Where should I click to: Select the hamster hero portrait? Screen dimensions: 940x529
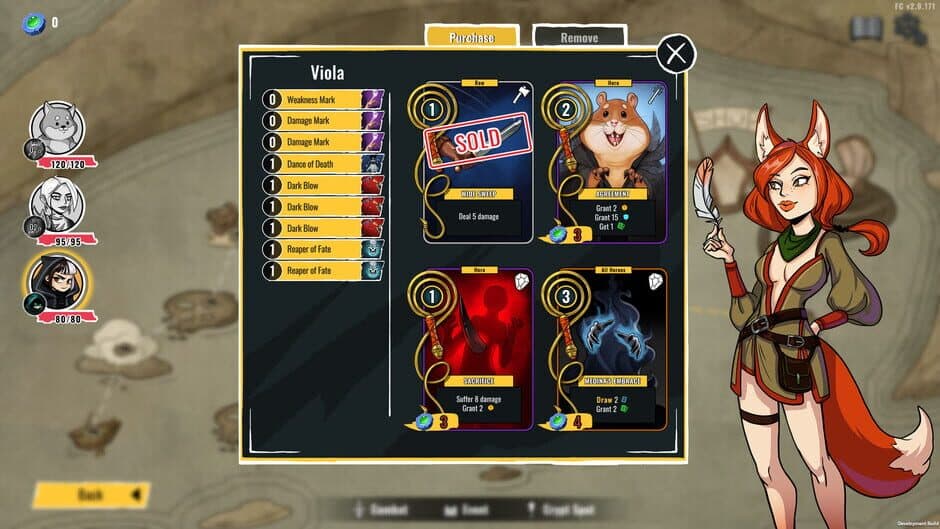coord(57,128)
